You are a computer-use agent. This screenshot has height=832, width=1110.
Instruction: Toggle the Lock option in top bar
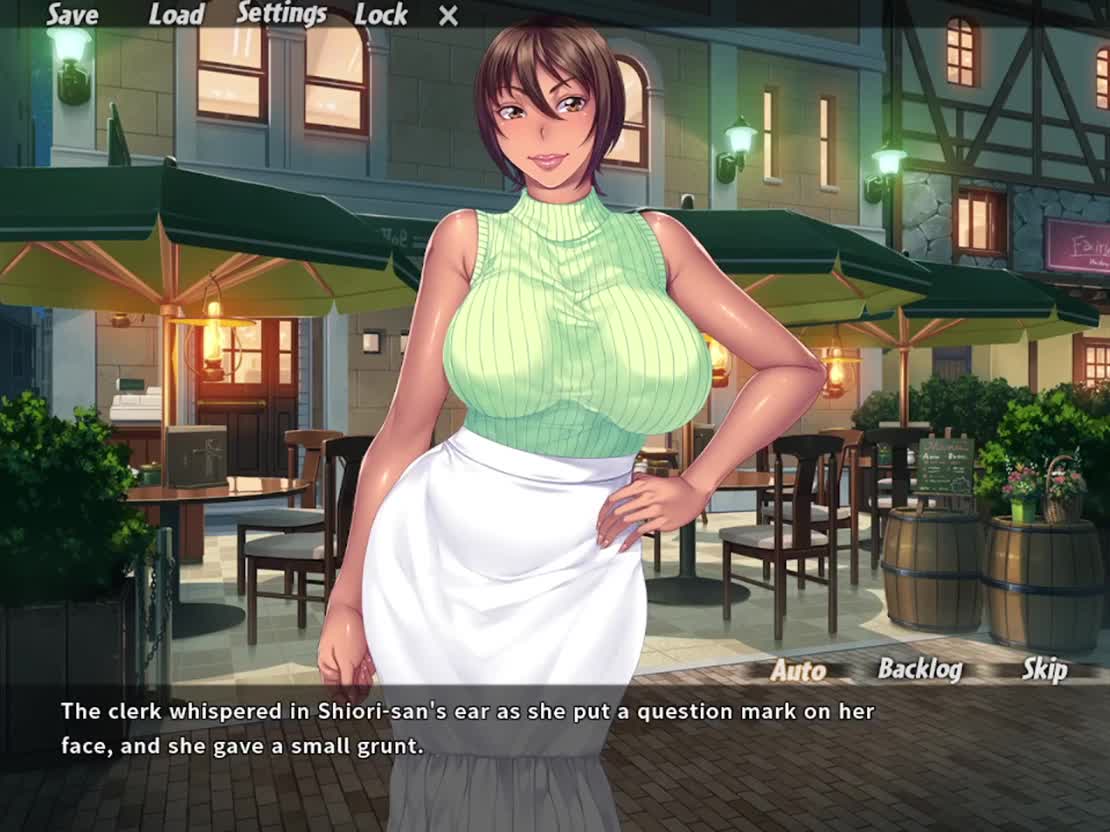pyautogui.click(x=381, y=15)
